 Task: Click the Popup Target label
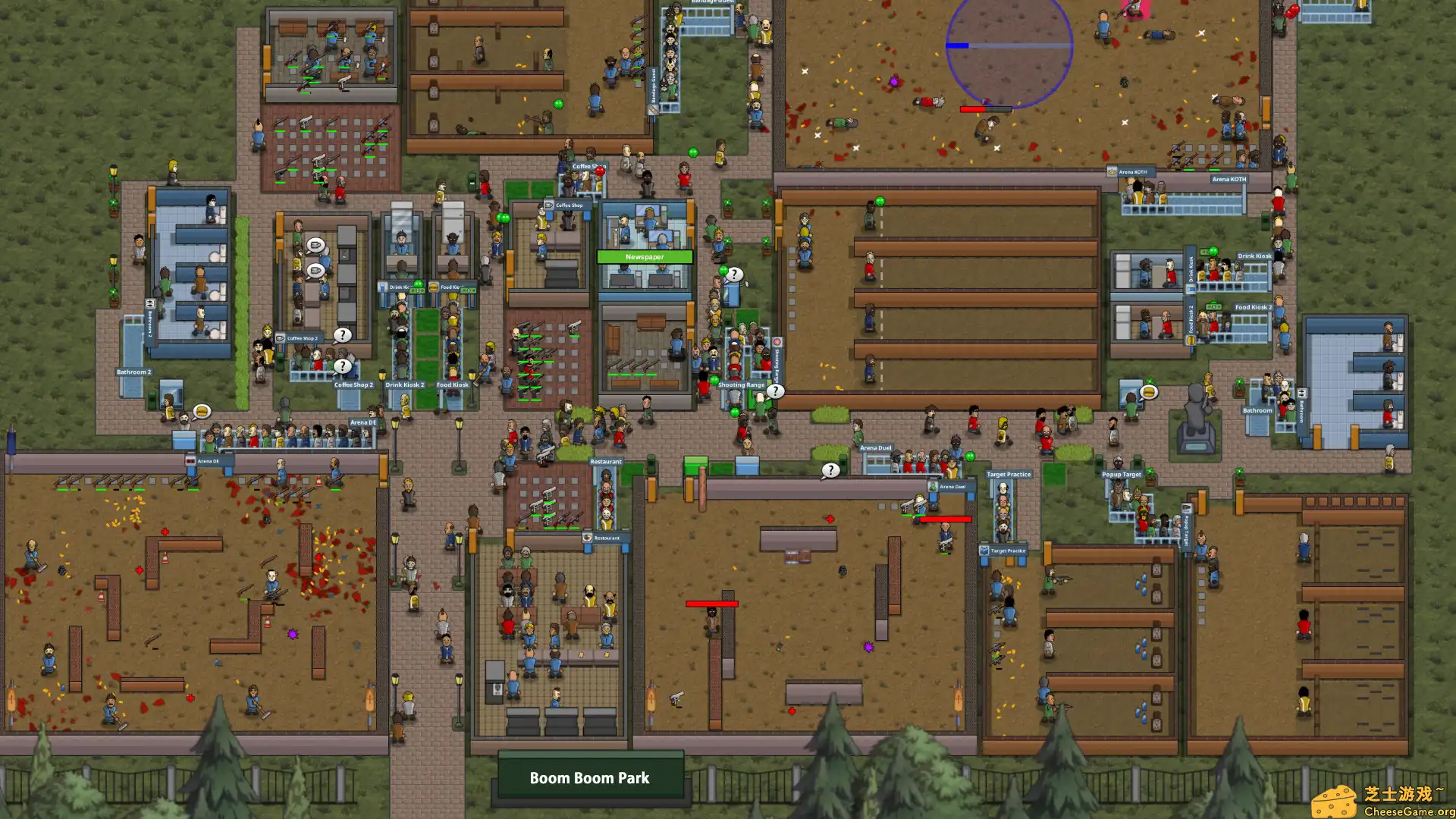[x=1121, y=474]
